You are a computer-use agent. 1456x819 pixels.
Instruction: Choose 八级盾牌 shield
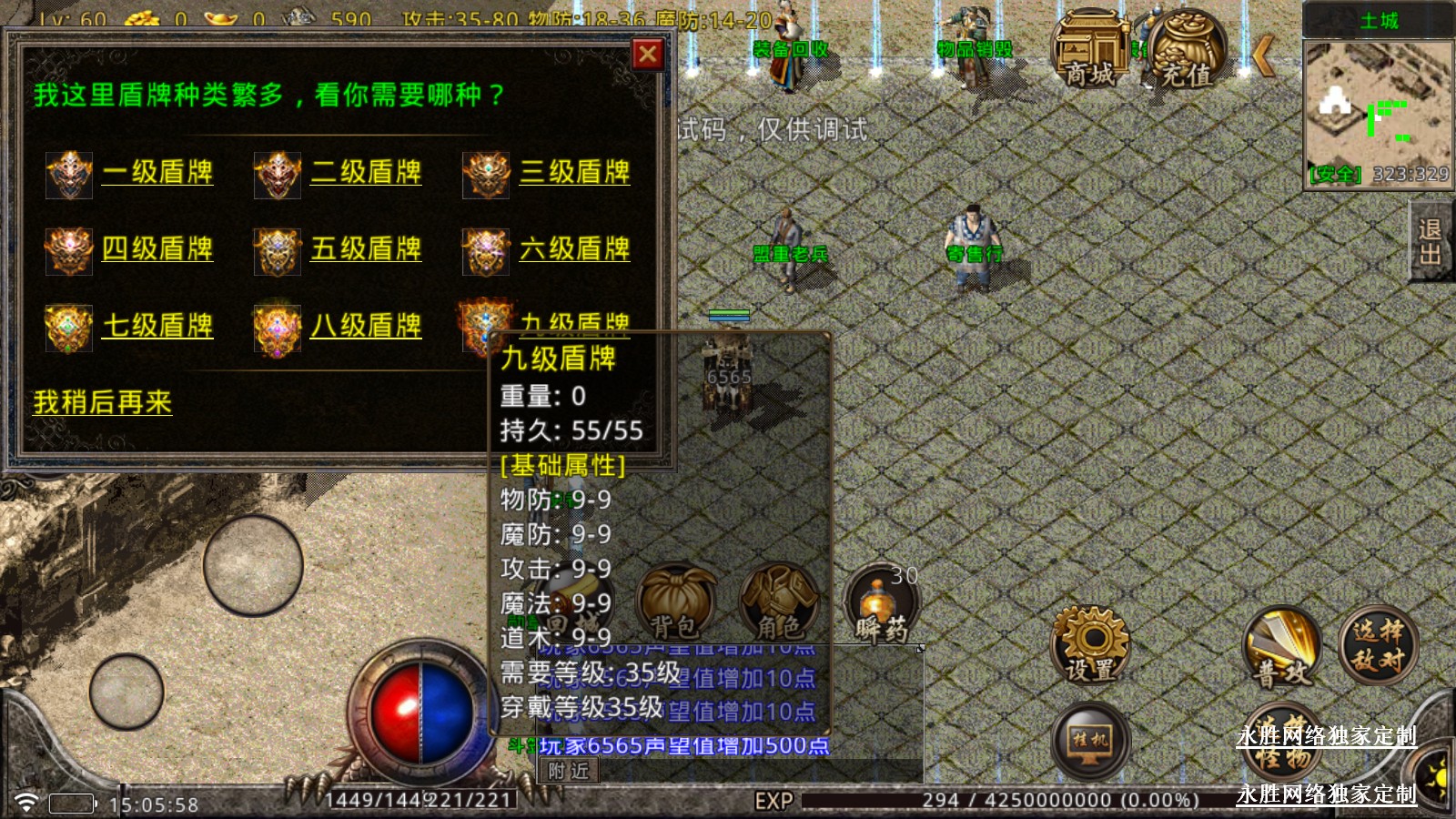366,326
